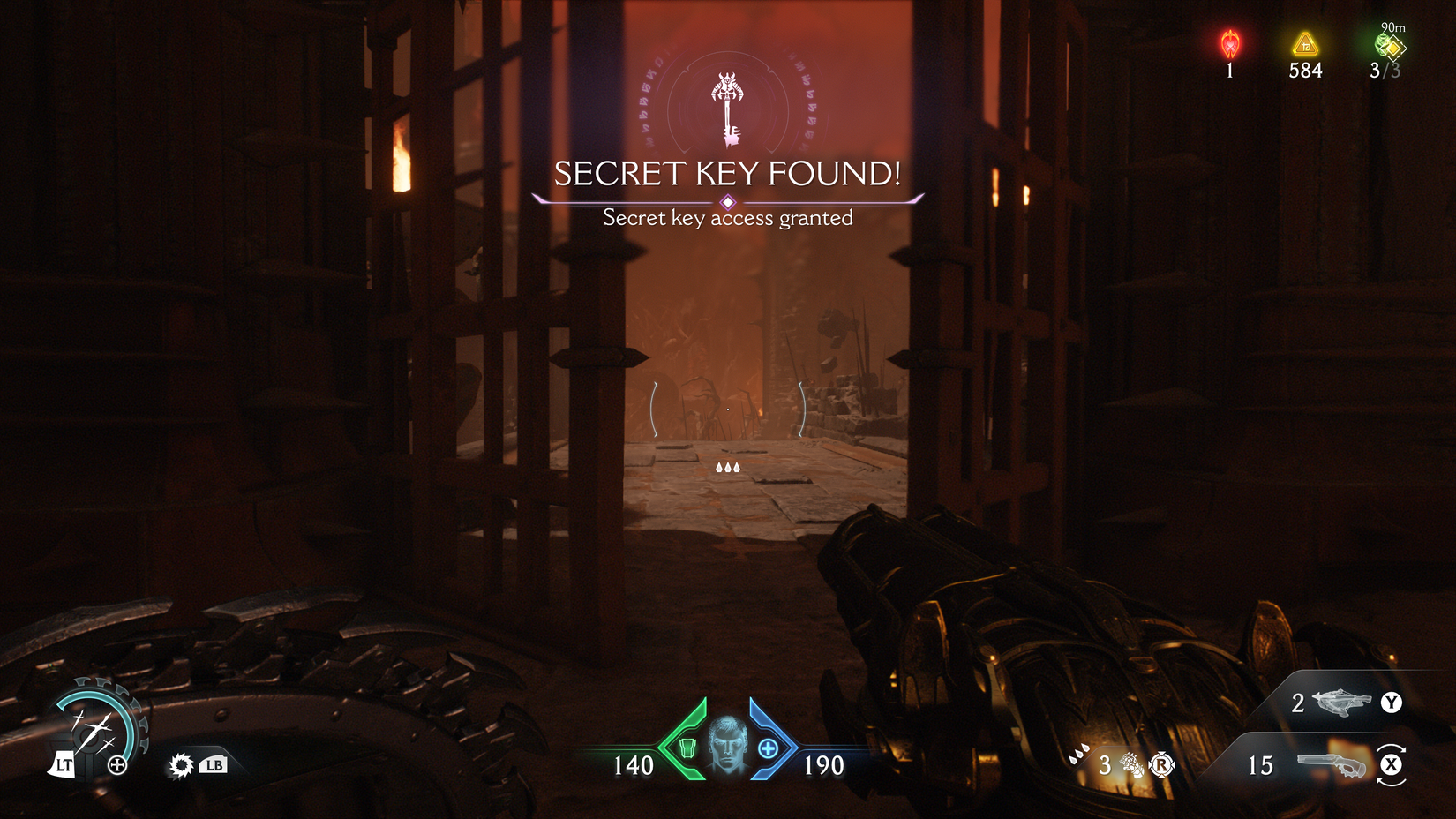Screen dimensions: 1456x819
Task: Toggle the R button reload prompt
Action: pos(1163,766)
